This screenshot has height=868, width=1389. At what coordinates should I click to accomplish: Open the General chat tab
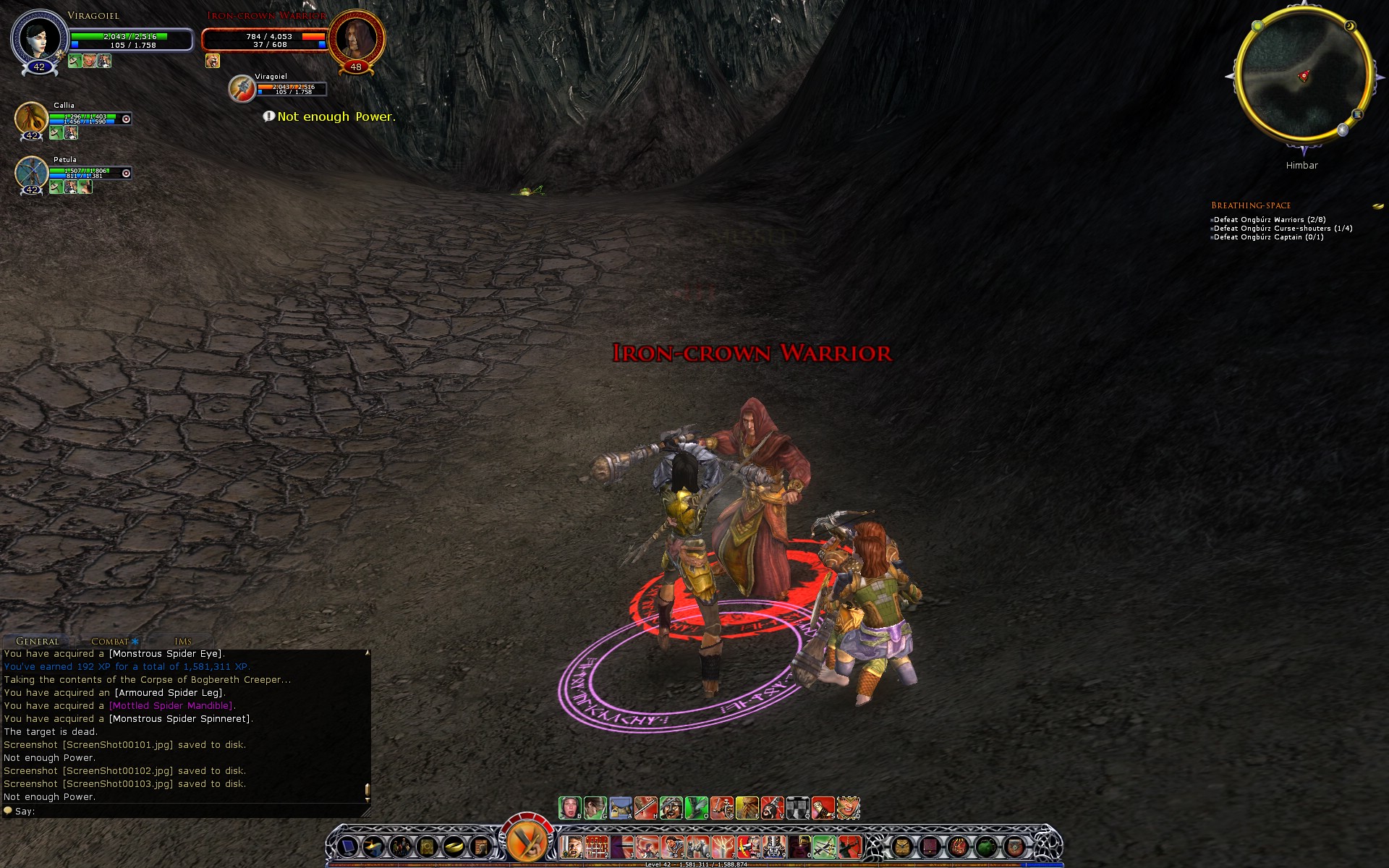click(38, 641)
